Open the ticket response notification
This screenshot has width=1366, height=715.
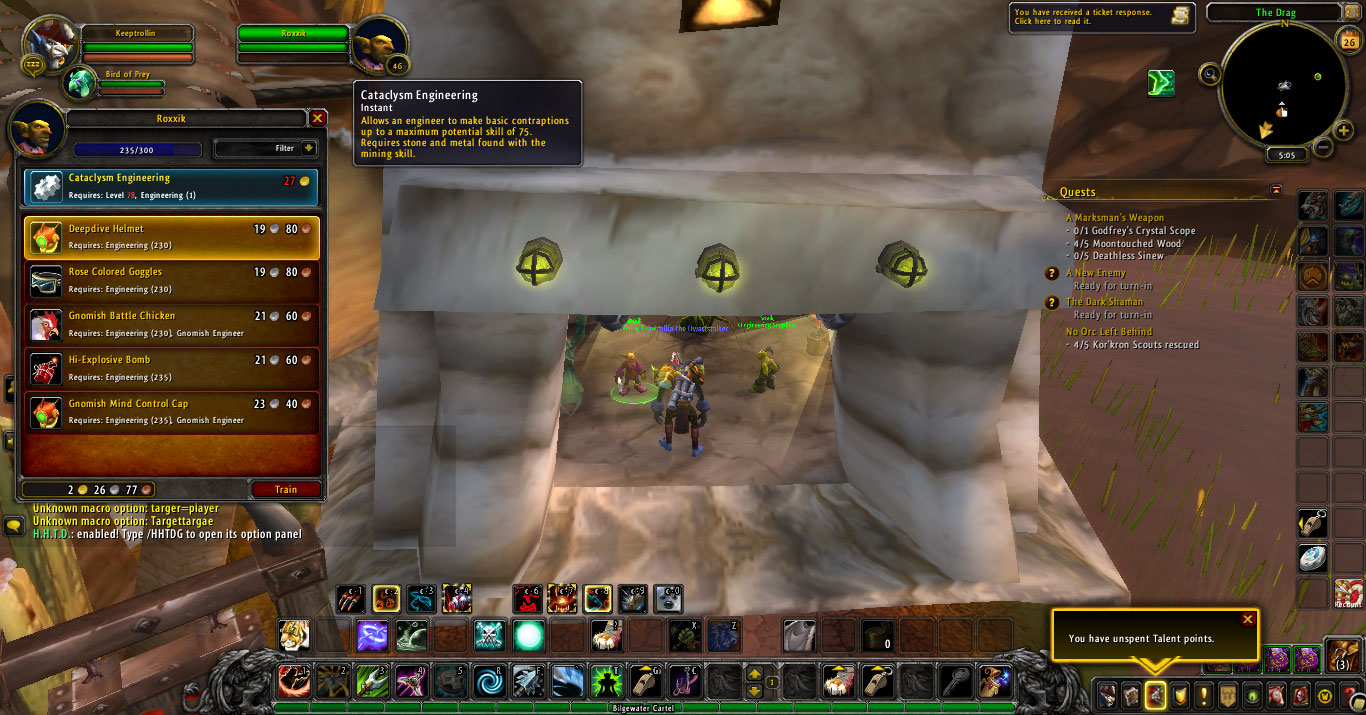[1101, 17]
